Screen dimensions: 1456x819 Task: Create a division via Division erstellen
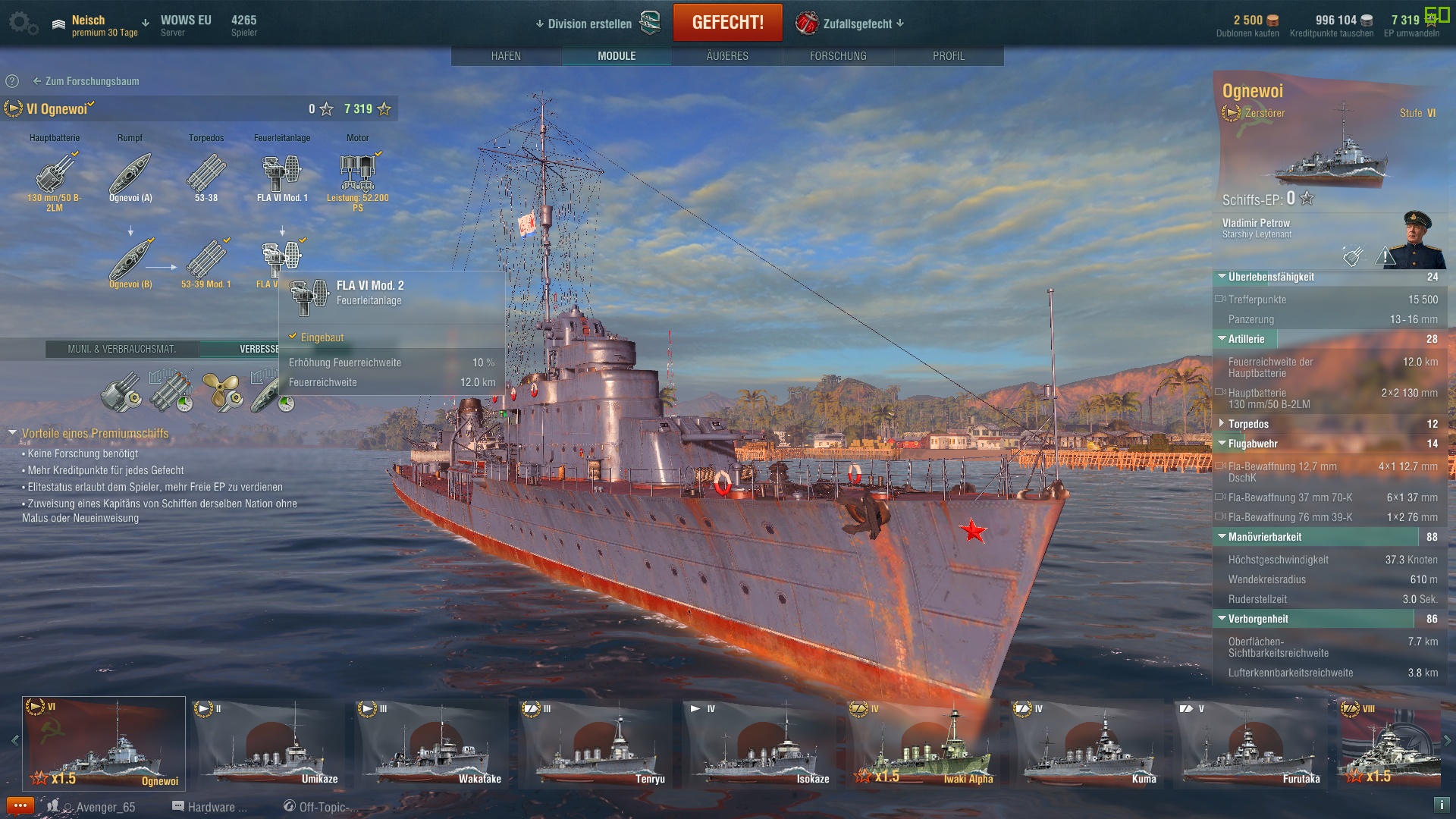point(589,24)
